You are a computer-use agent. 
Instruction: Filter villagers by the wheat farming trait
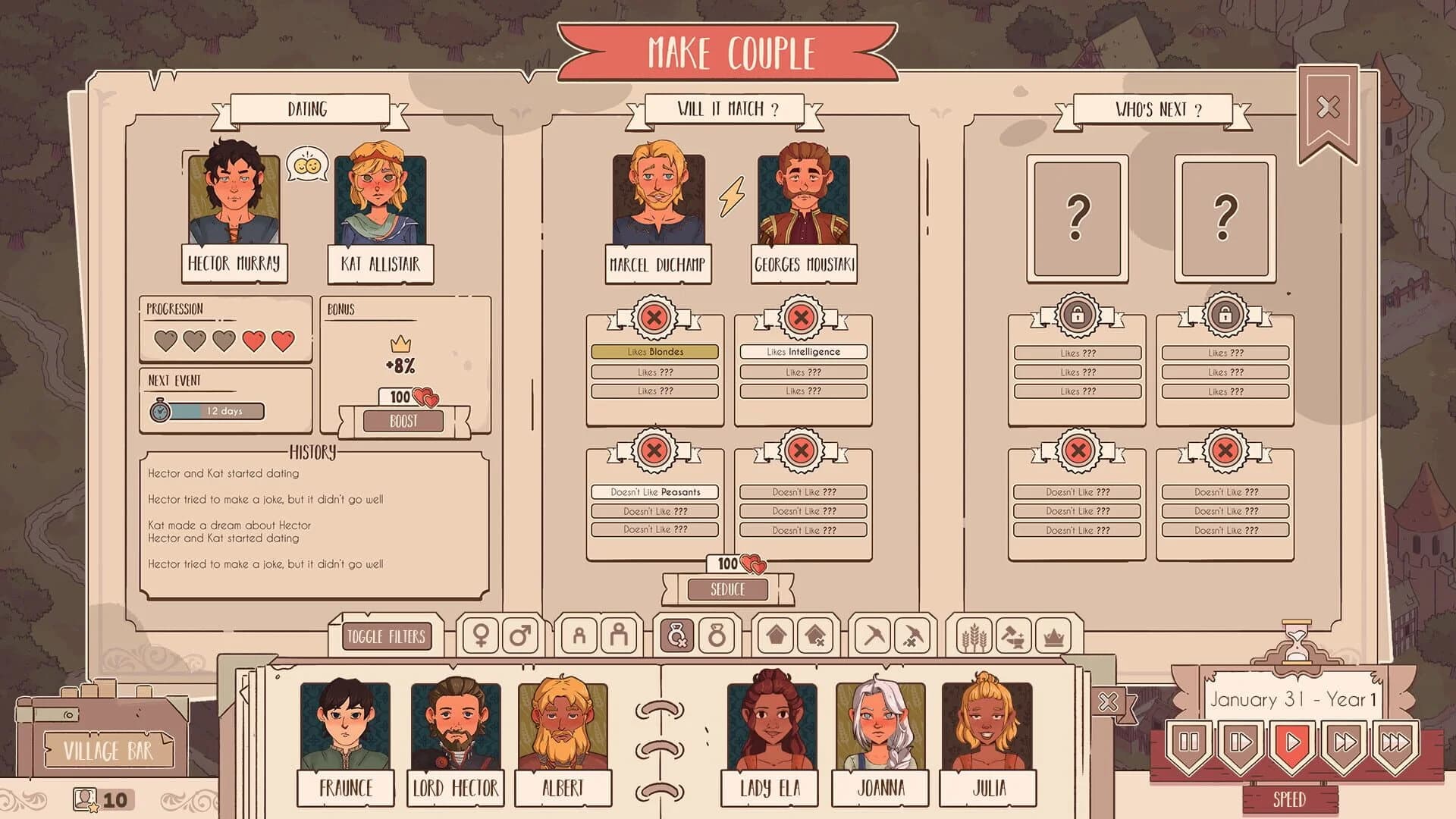[x=975, y=635]
